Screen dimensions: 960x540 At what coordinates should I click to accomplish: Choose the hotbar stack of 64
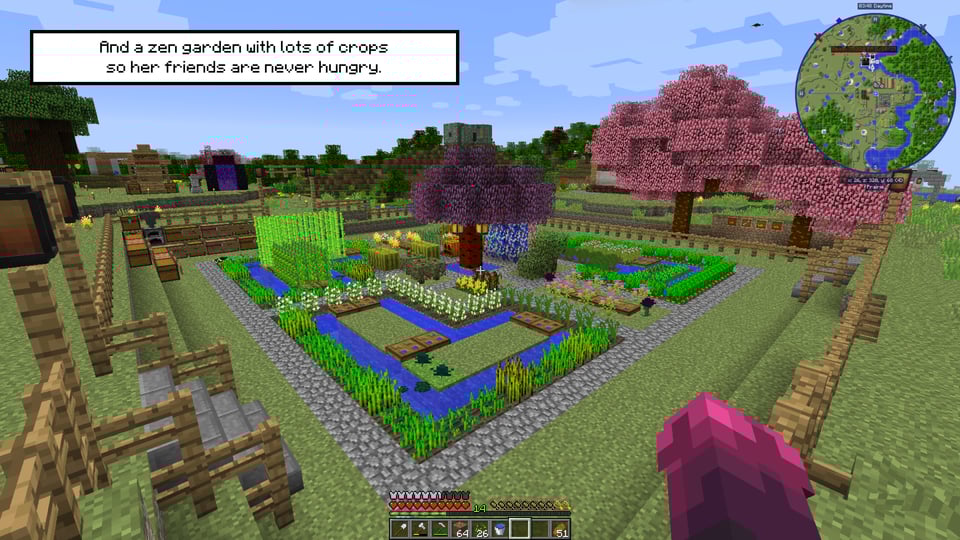pos(460,528)
